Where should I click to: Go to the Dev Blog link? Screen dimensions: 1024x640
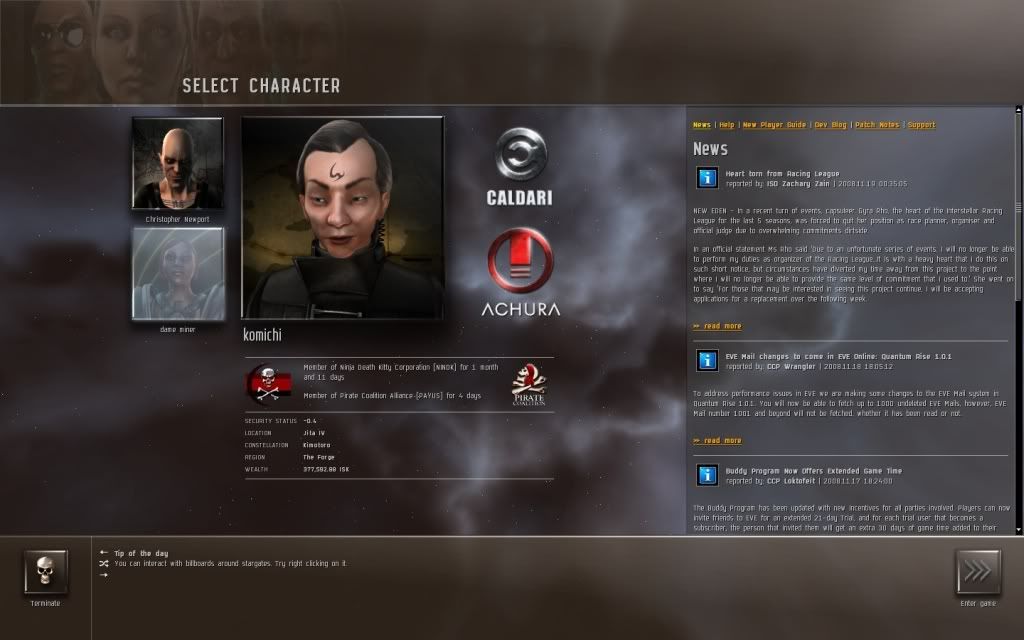[831, 125]
